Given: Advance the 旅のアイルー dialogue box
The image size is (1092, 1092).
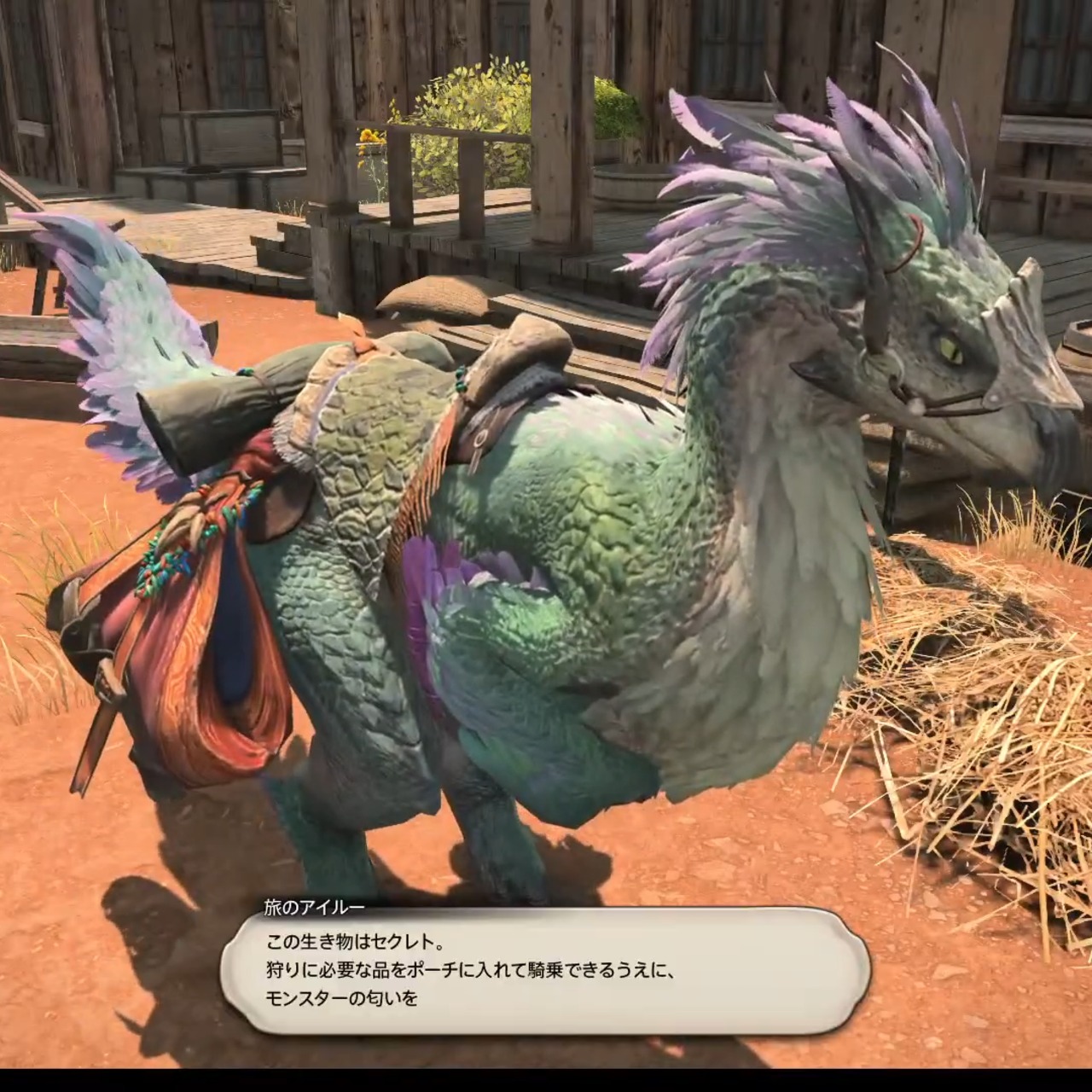Looking at the screenshot, I should point(546,970).
